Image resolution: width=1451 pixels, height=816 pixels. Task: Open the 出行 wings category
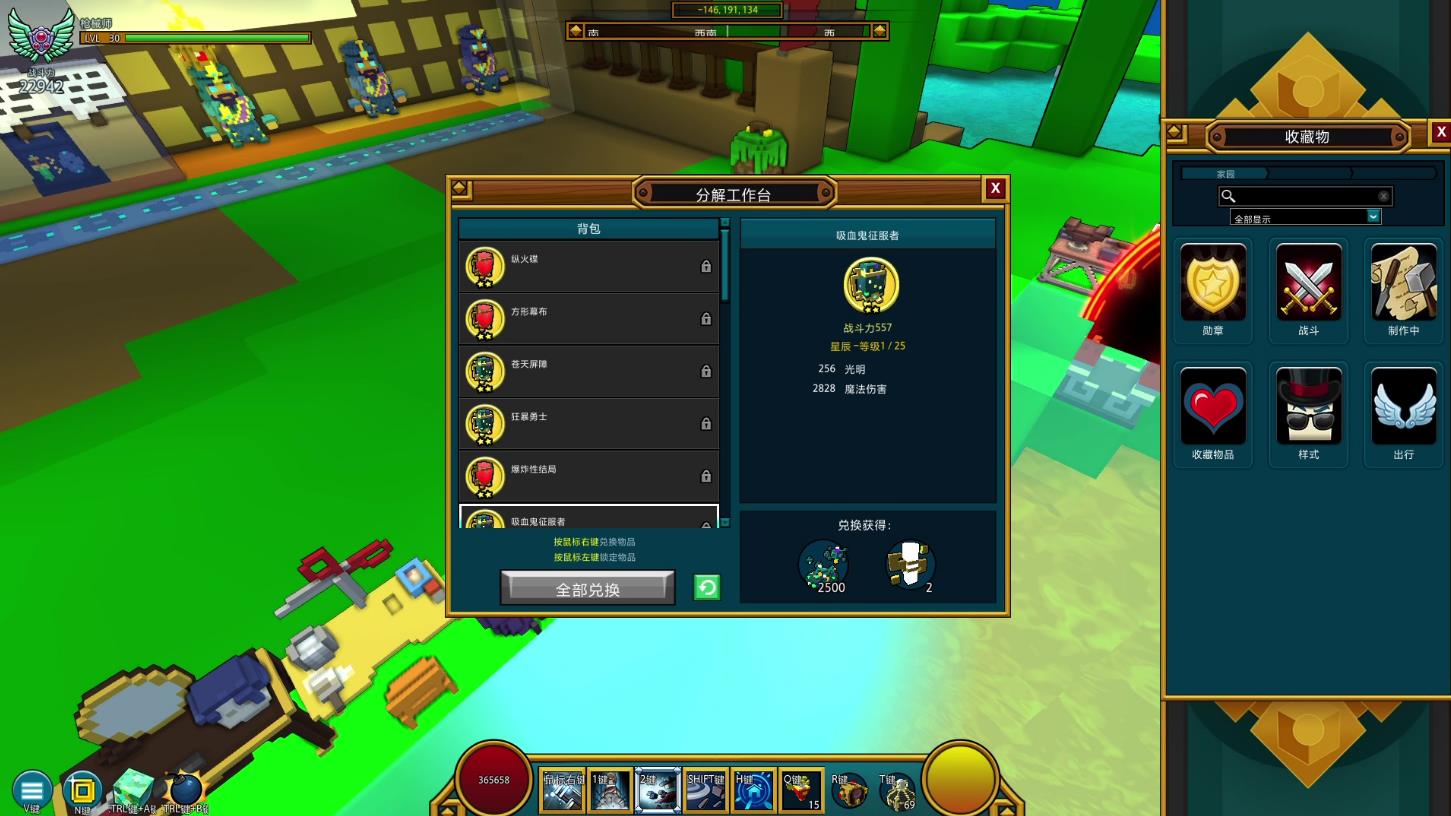[1403, 412]
